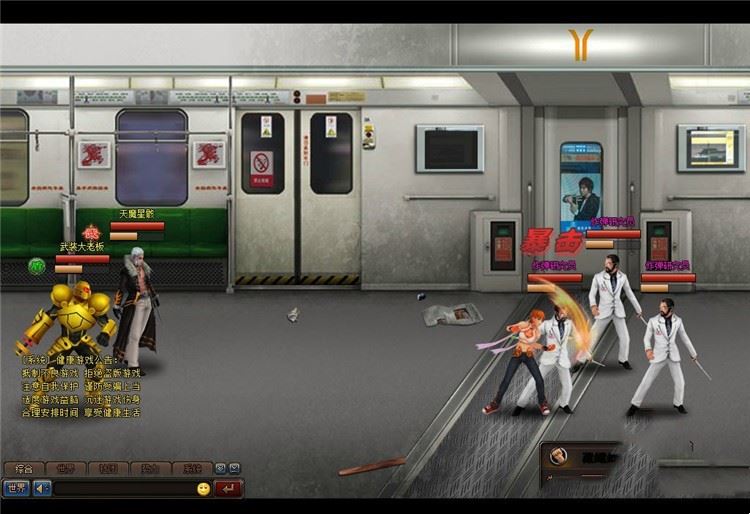750x514 pixels.
Task: Send message with the red enter button
Action: [x=229, y=488]
